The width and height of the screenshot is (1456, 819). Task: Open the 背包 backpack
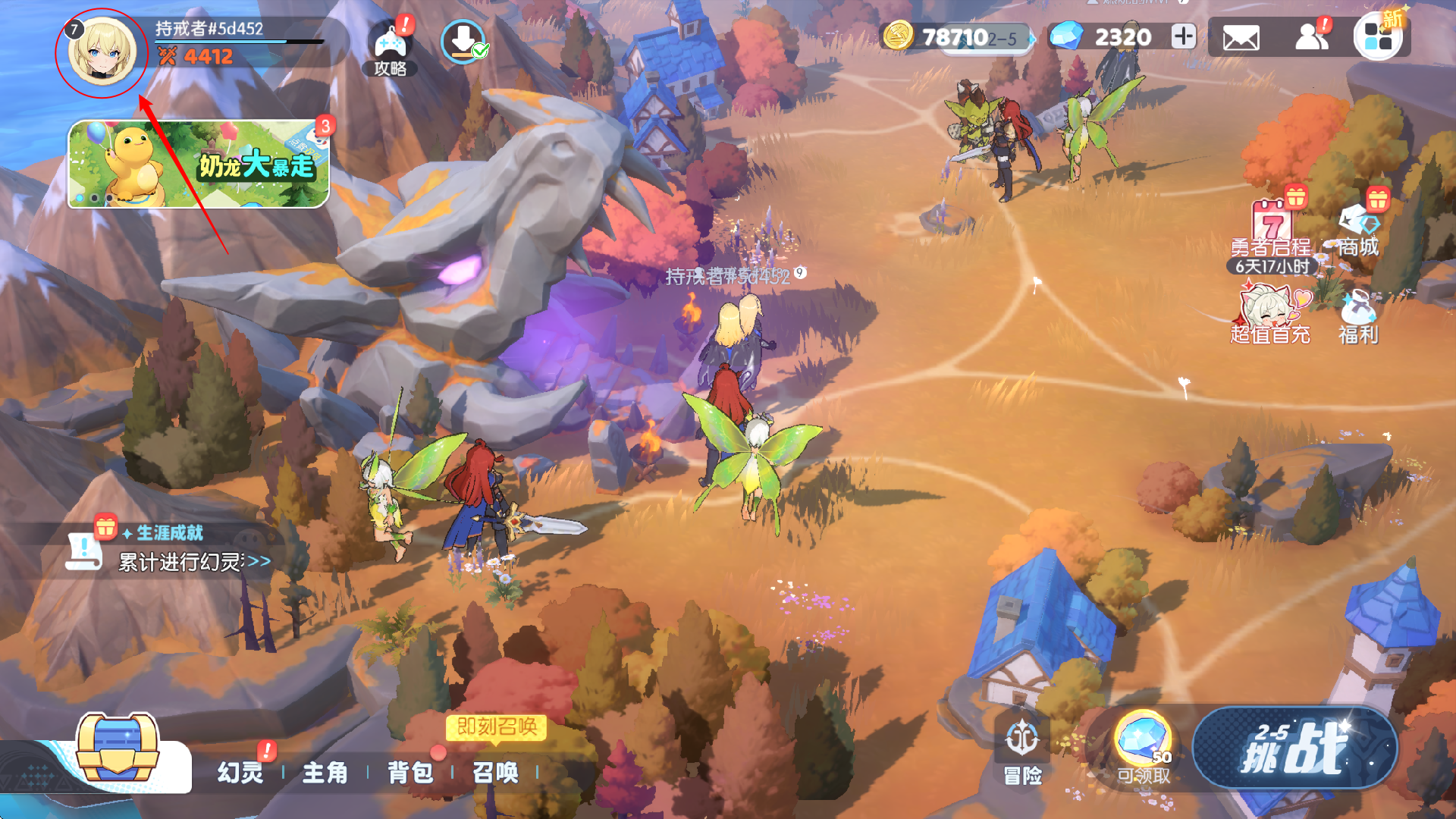tap(410, 772)
